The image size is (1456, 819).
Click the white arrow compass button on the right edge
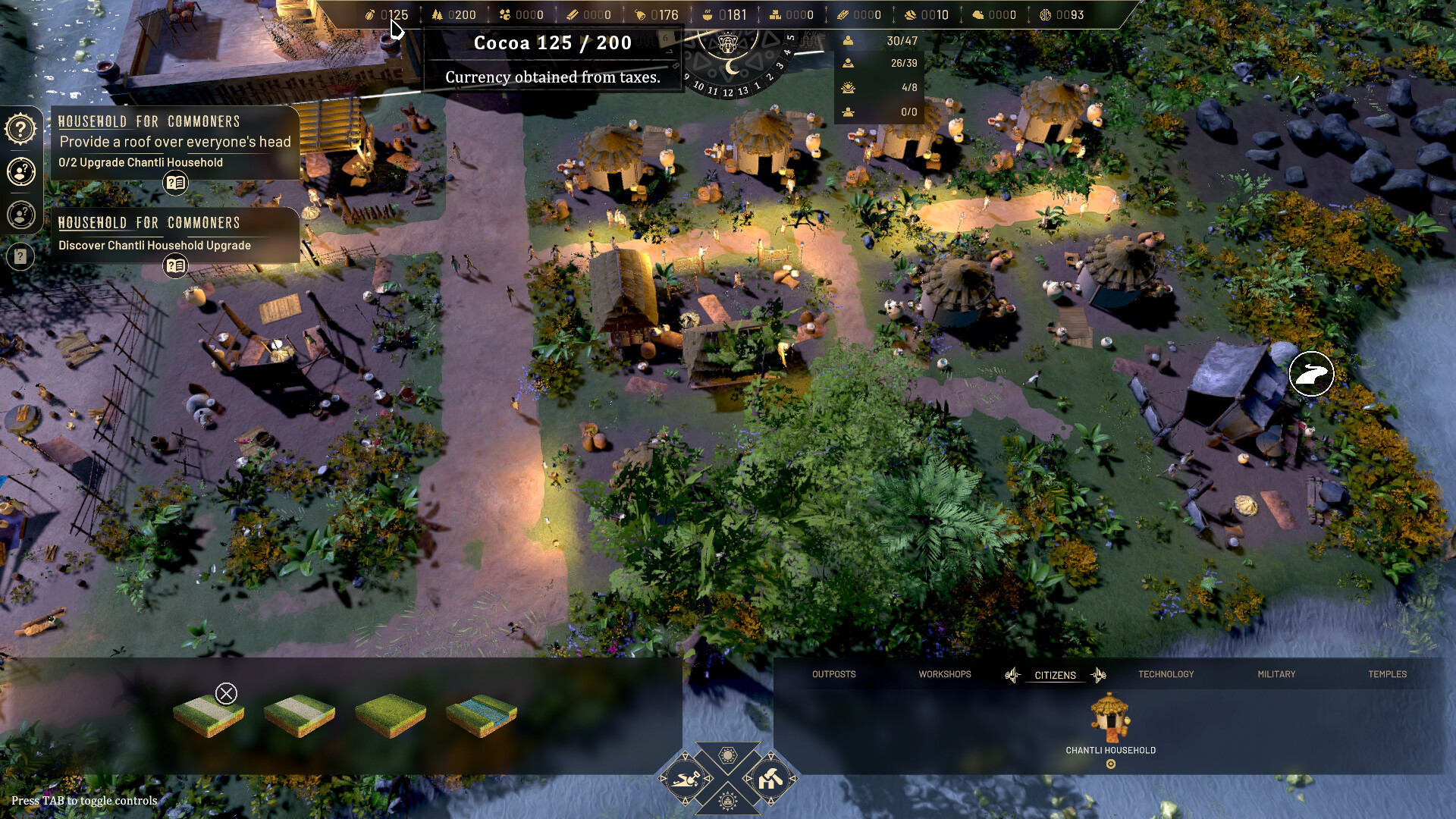point(1310,374)
